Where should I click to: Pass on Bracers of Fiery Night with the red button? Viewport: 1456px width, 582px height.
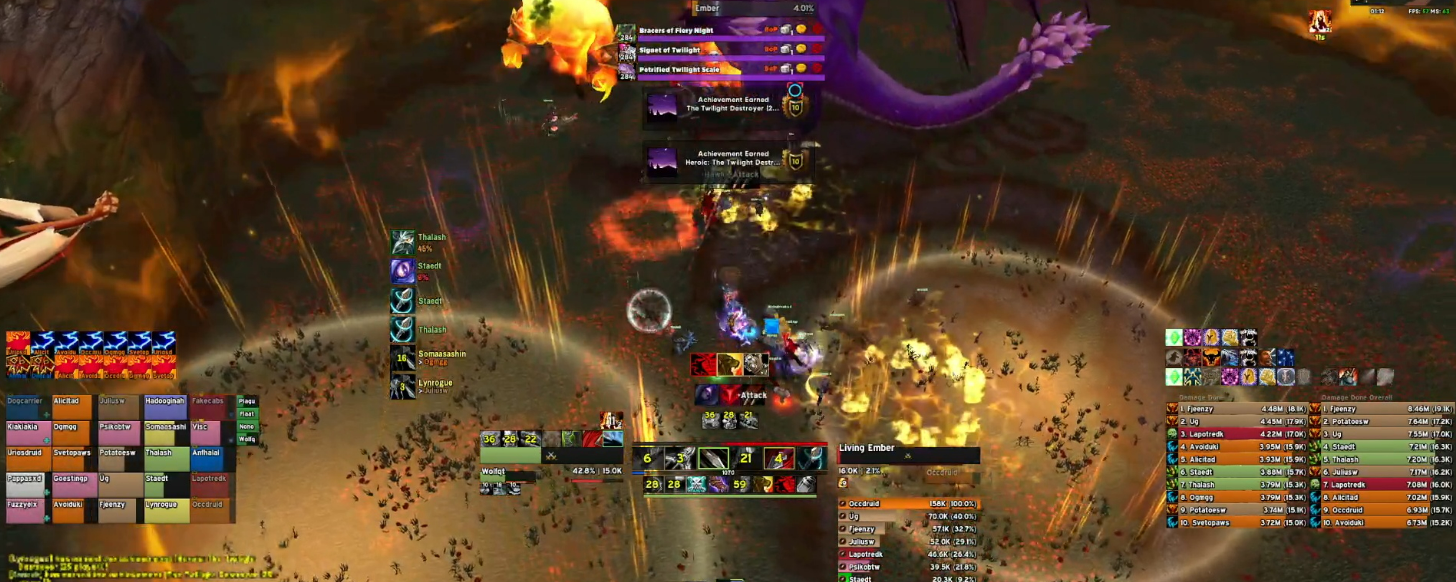(816, 30)
